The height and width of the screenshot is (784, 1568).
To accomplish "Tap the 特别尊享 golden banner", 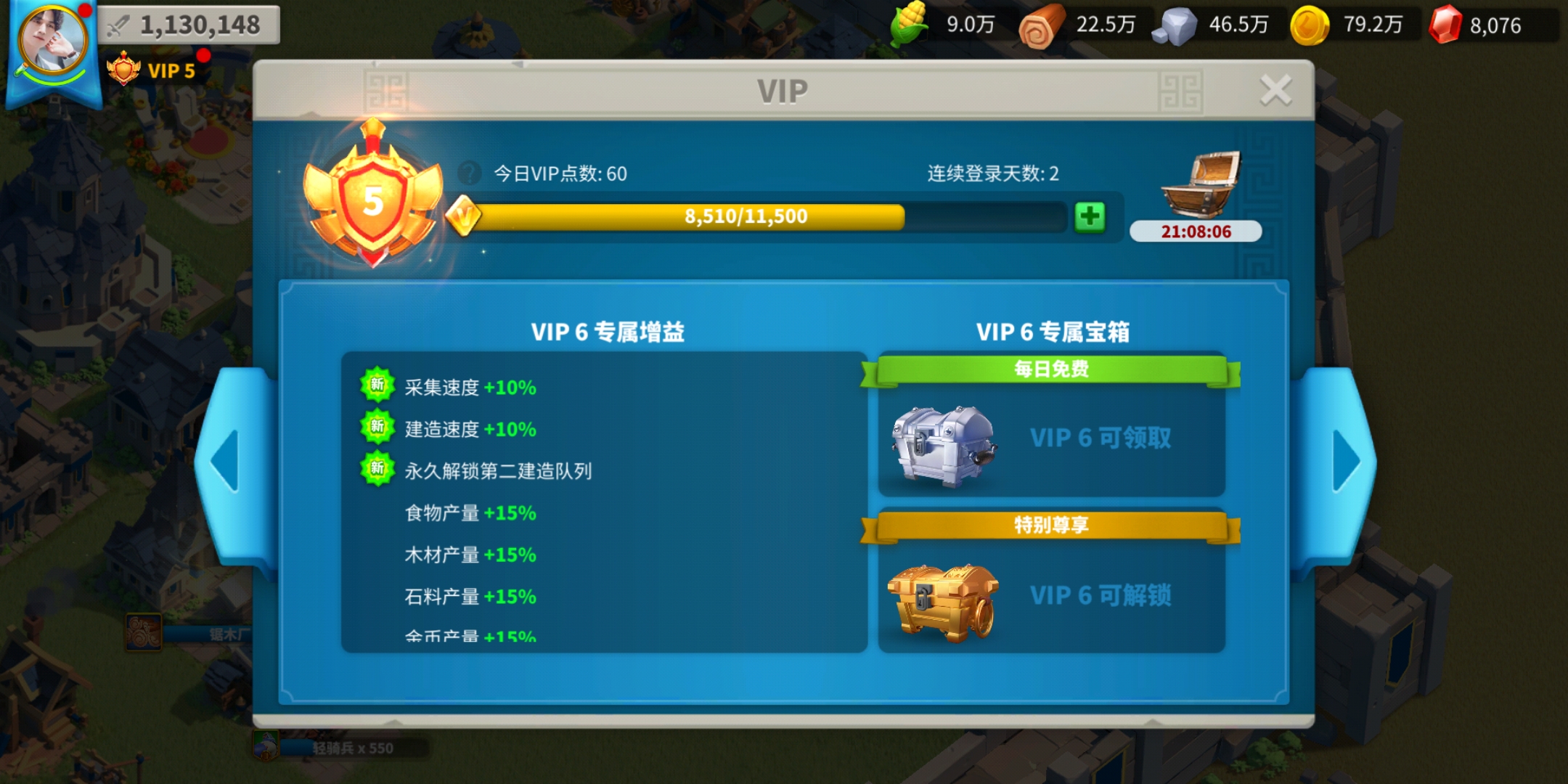I will [x=1050, y=526].
